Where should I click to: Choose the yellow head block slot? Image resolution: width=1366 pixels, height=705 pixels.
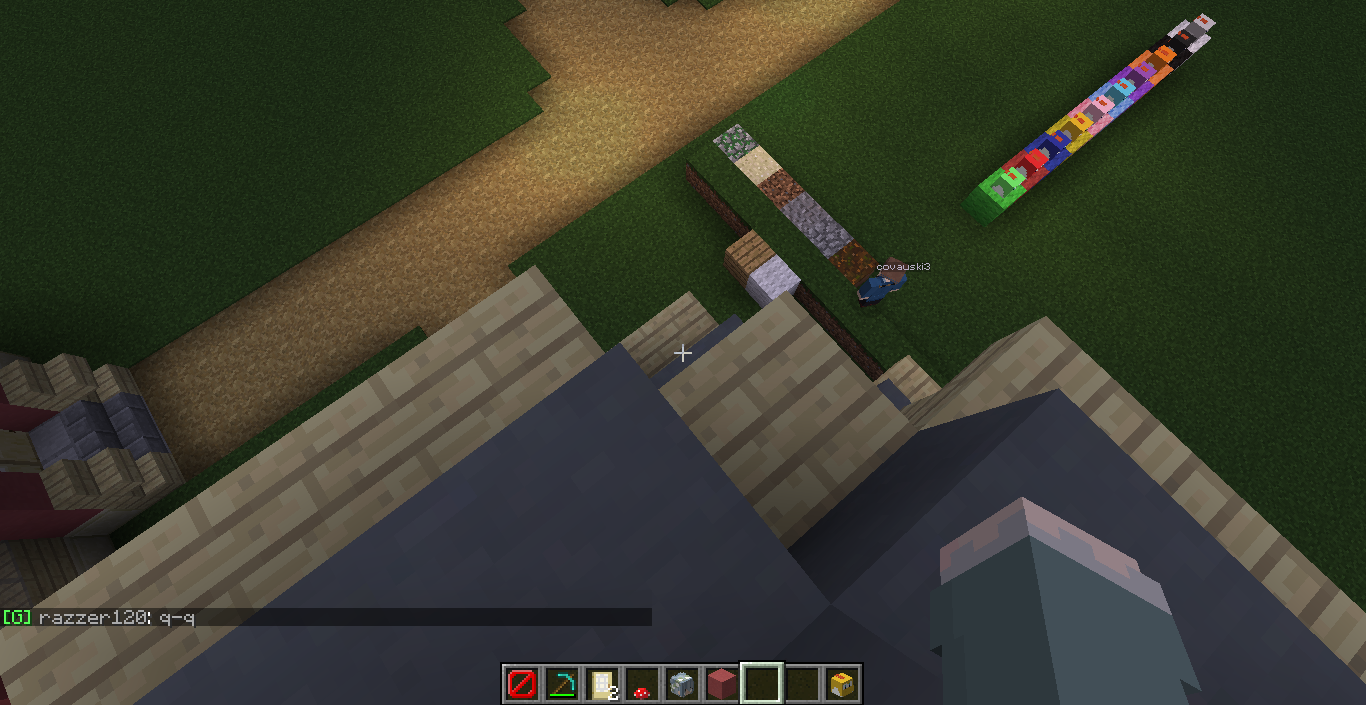(x=841, y=684)
